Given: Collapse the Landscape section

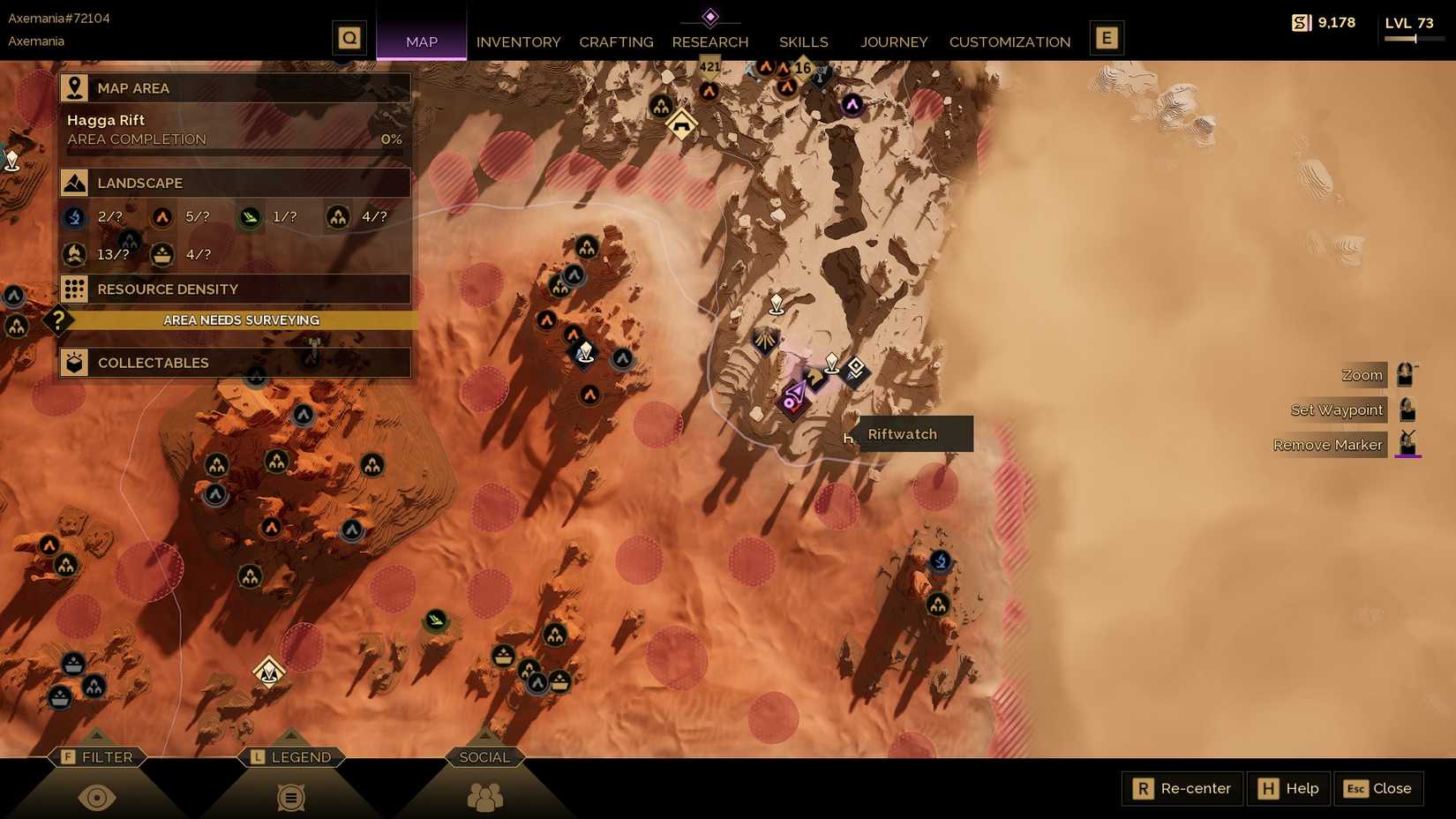Looking at the screenshot, I should (x=235, y=183).
